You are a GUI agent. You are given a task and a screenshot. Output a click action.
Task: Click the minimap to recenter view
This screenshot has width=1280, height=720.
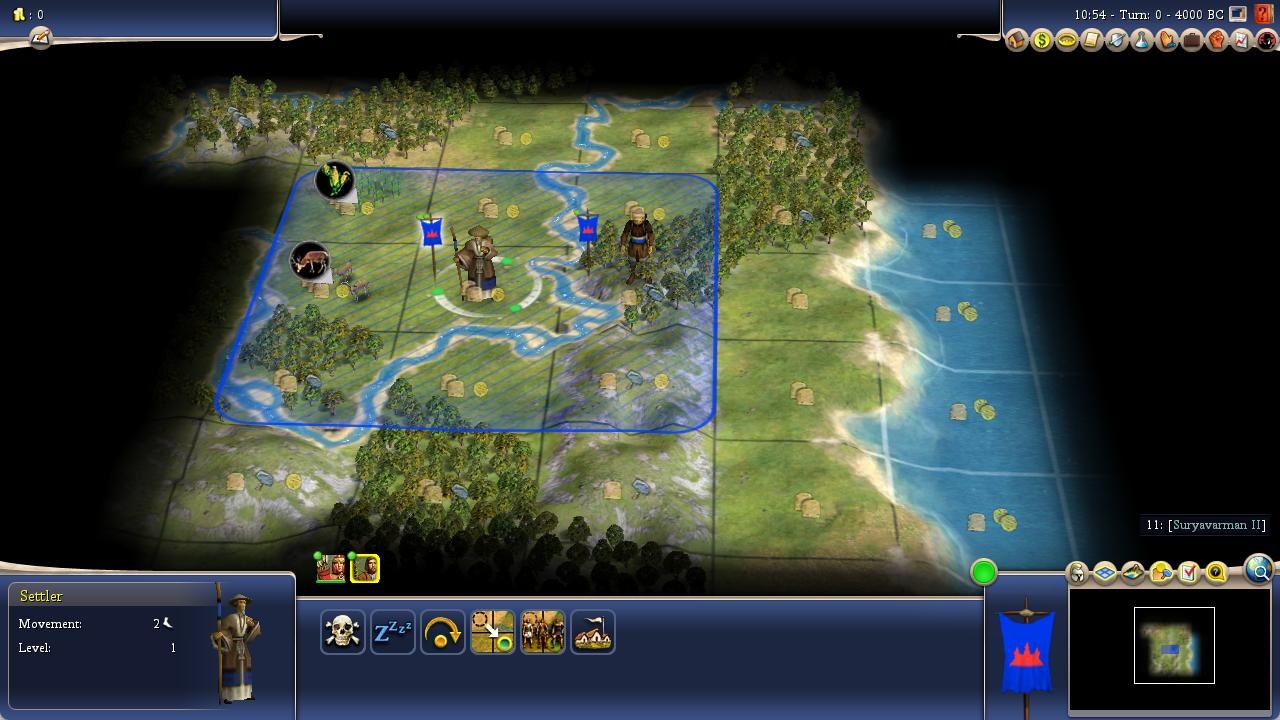[1174, 646]
